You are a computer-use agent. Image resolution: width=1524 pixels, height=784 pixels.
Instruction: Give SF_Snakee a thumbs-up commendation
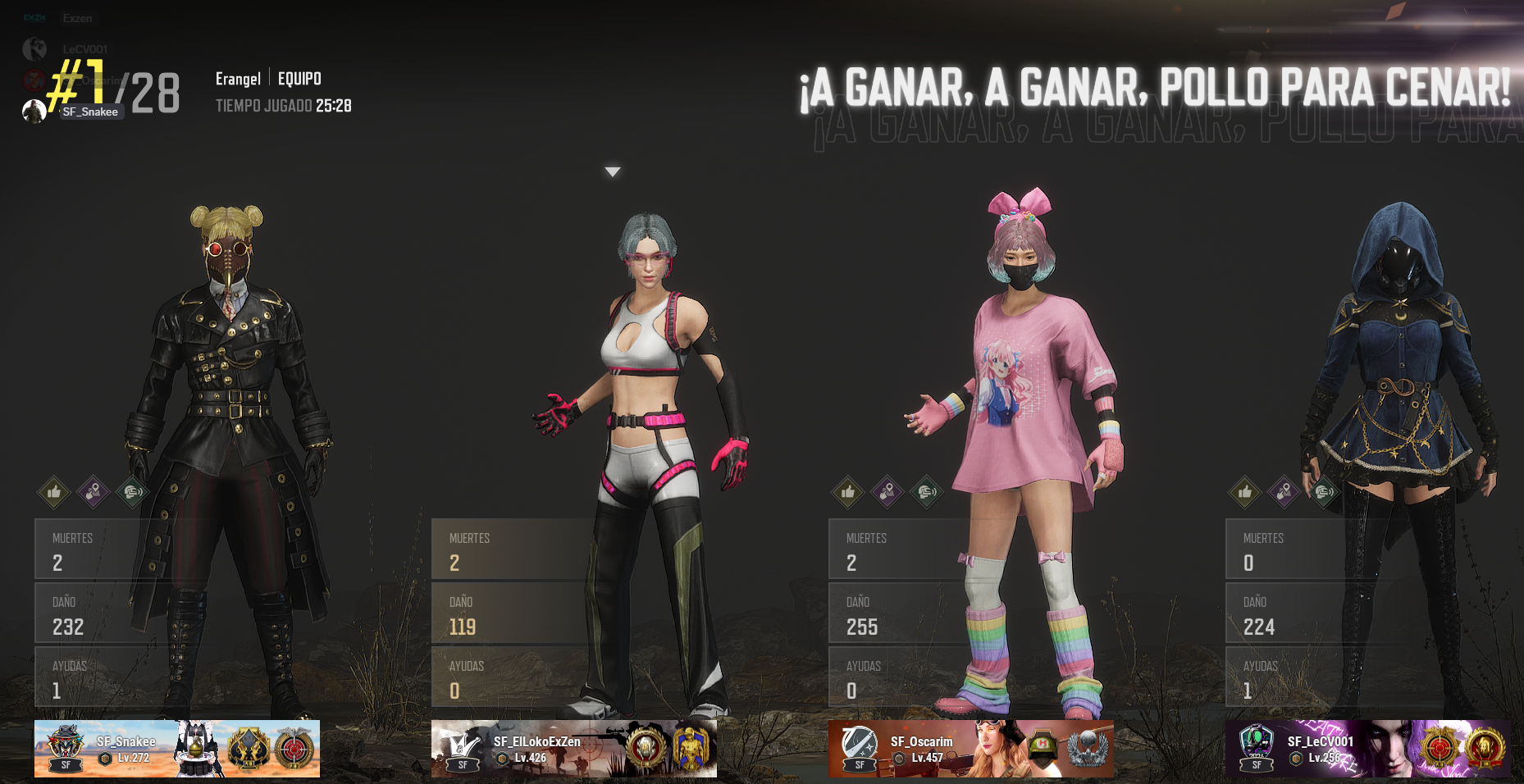(x=54, y=492)
